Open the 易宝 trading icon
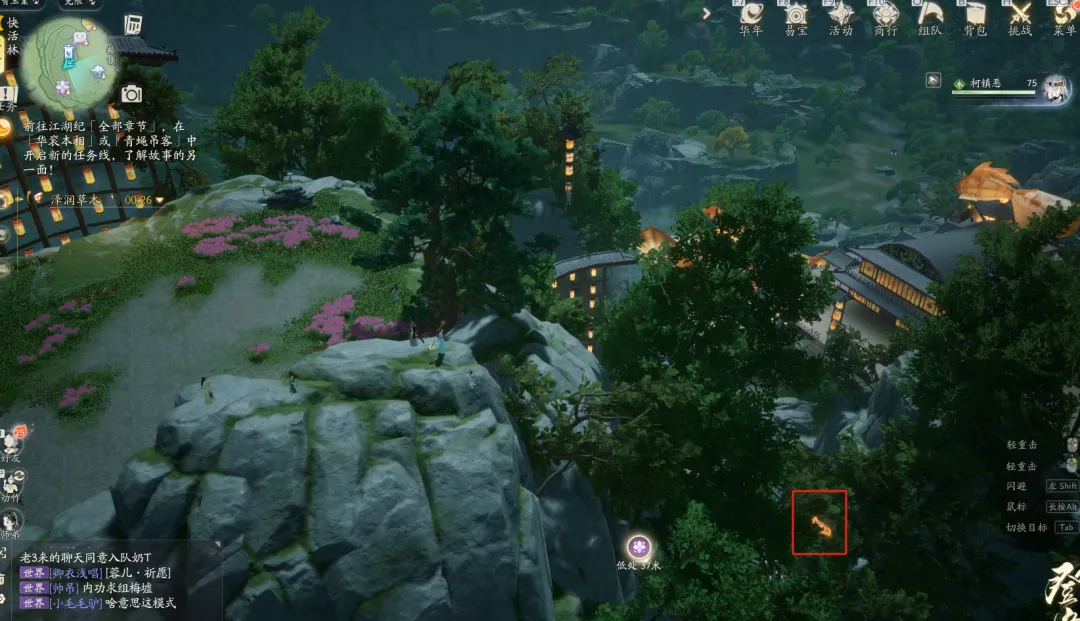The height and width of the screenshot is (621, 1080). point(796,15)
